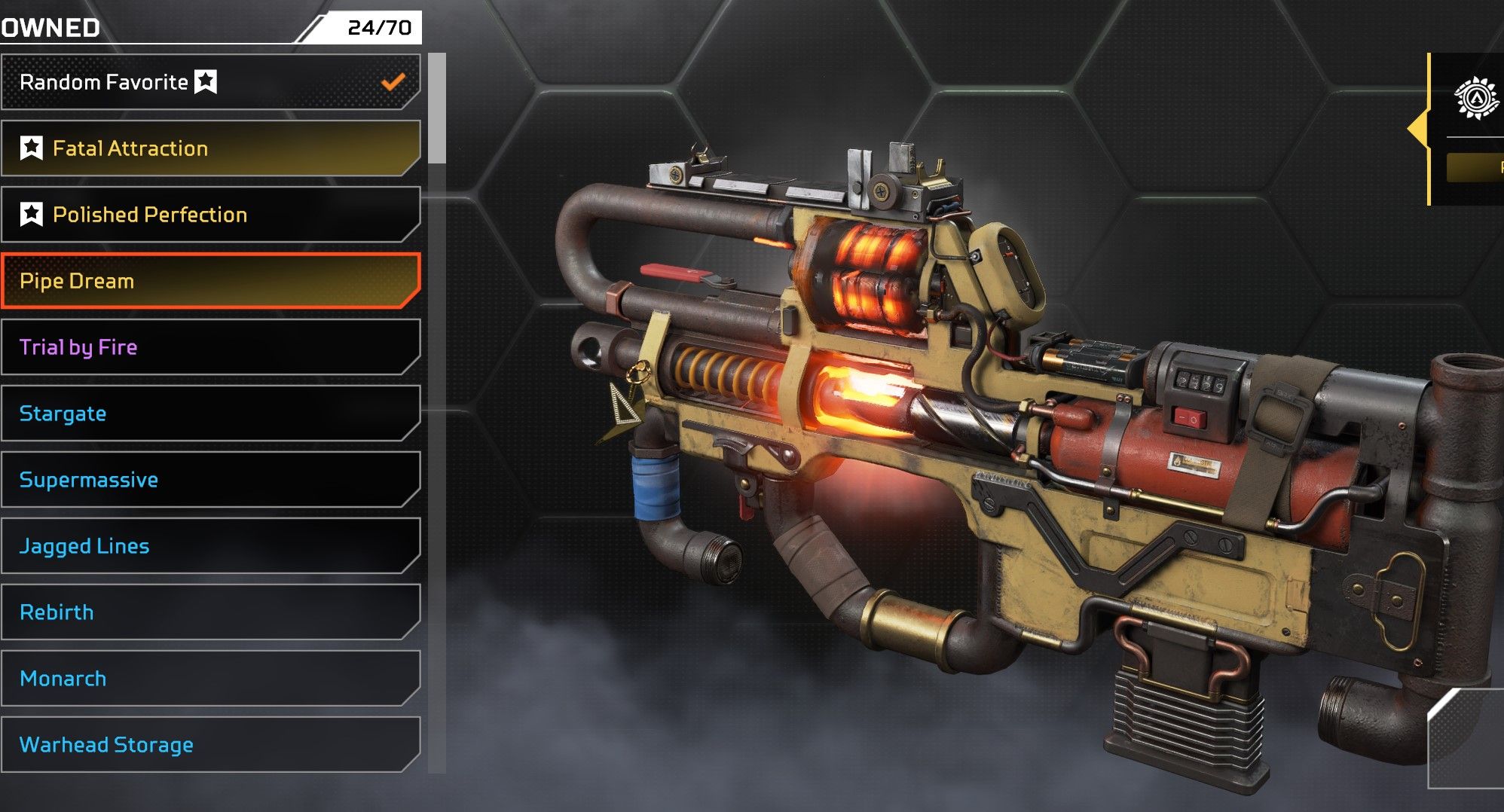
Task: Choose the Rebirth skin
Action: coord(209,612)
